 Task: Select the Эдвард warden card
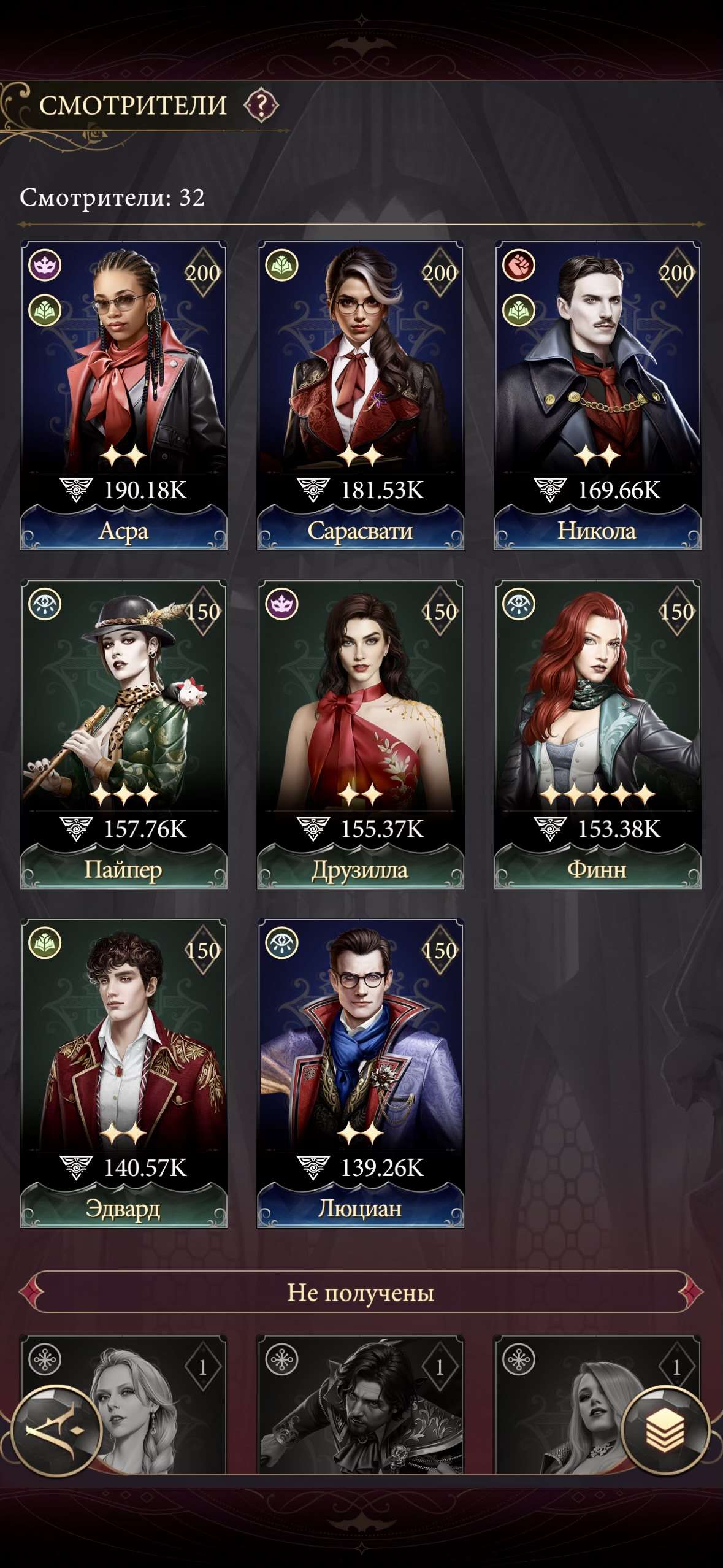point(124,1073)
